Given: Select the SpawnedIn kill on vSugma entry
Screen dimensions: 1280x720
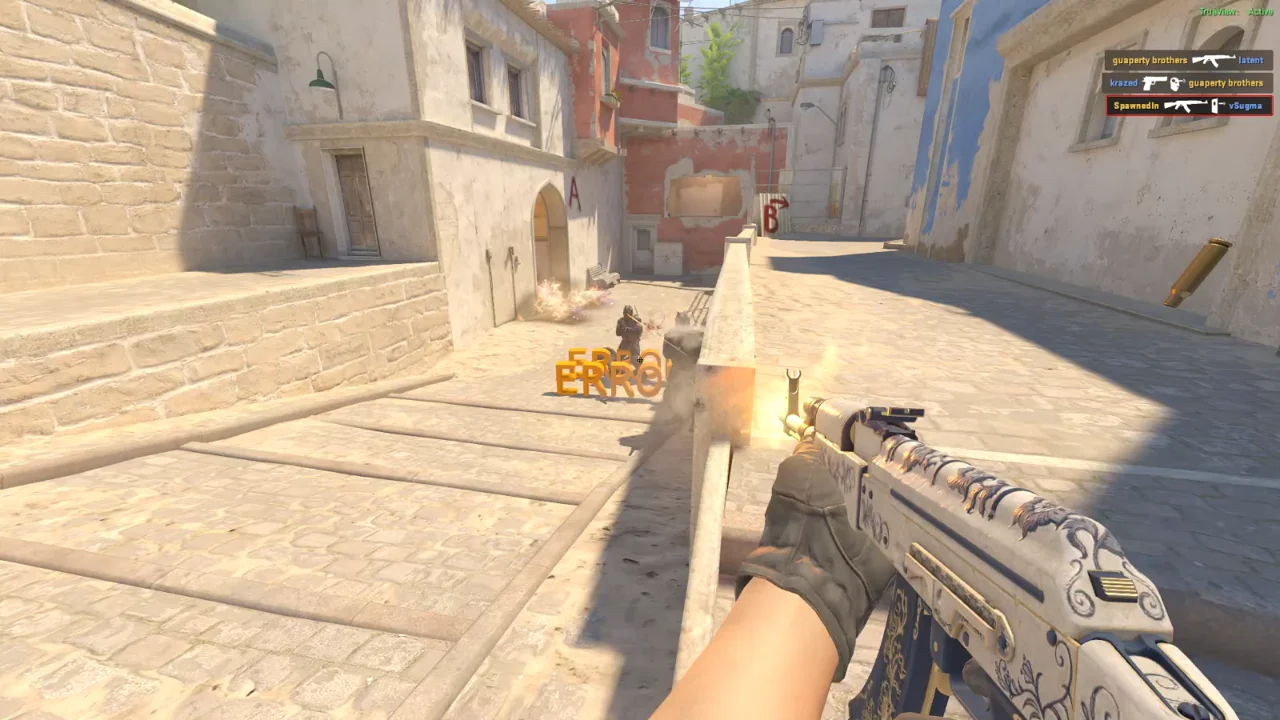Looking at the screenshot, I should click(x=1189, y=106).
